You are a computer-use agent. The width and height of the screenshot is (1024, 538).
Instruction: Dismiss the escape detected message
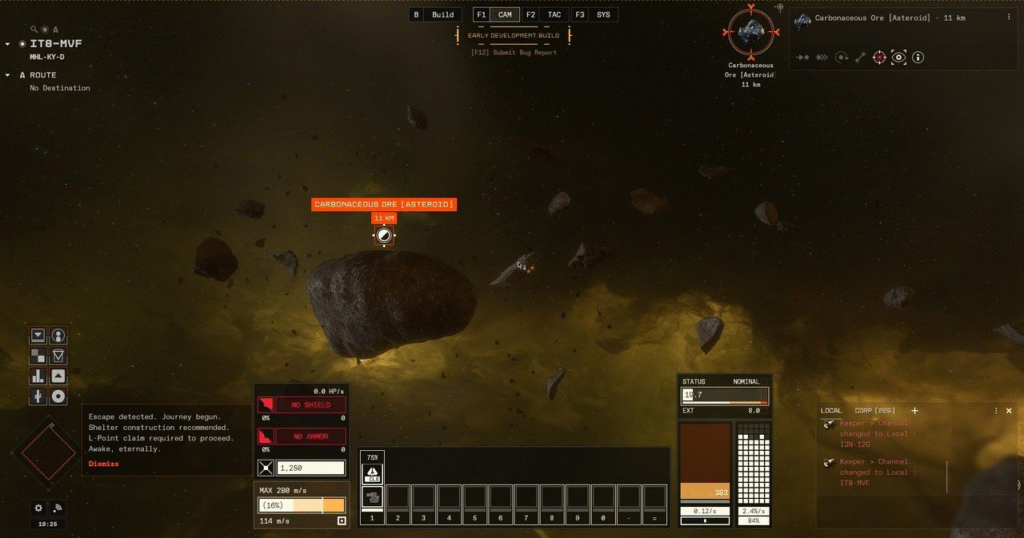[x=103, y=464]
